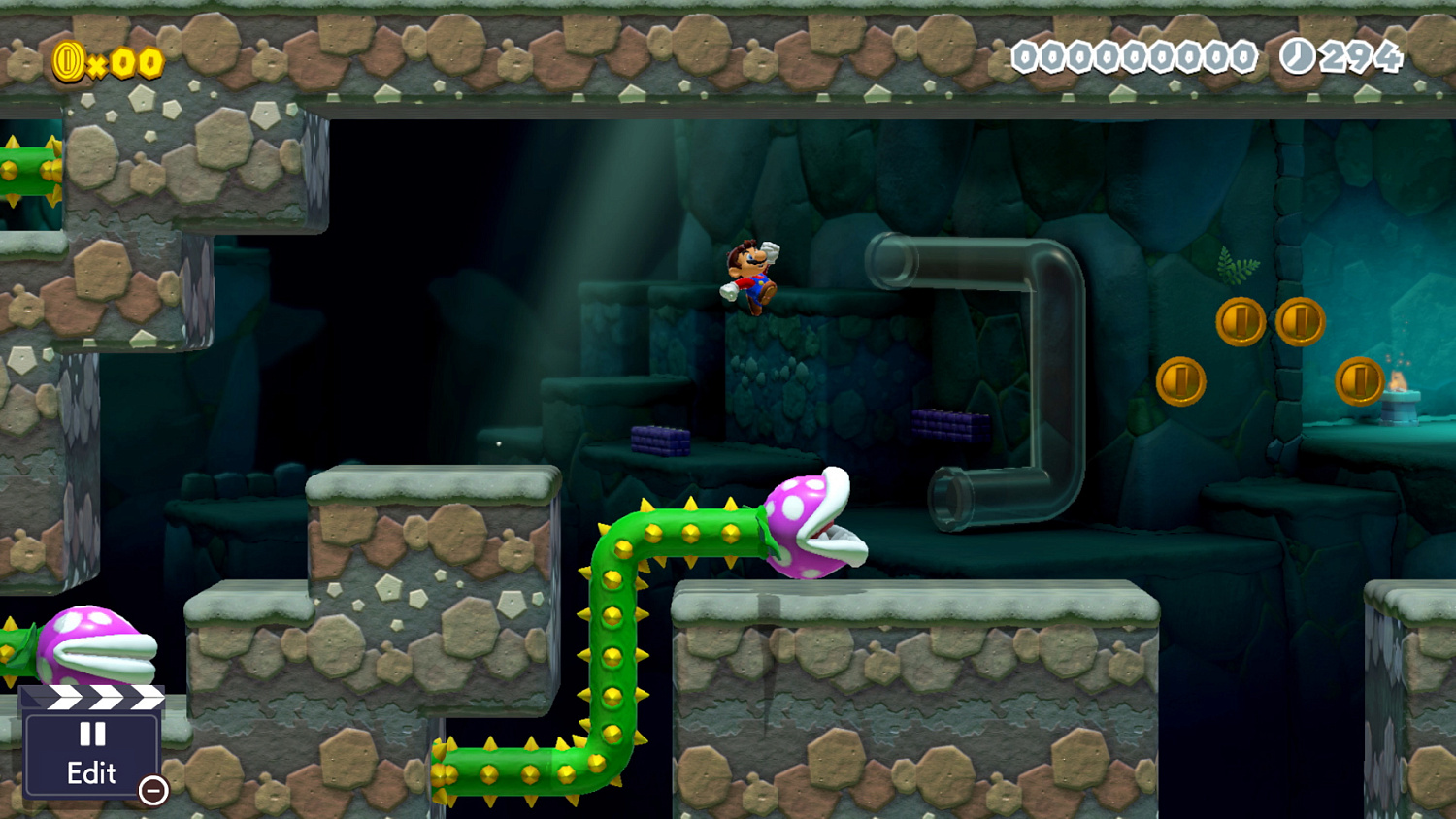Click the lone coin below the coin pair
The width and height of the screenshot is (1456, 819).
[1182, 380]
